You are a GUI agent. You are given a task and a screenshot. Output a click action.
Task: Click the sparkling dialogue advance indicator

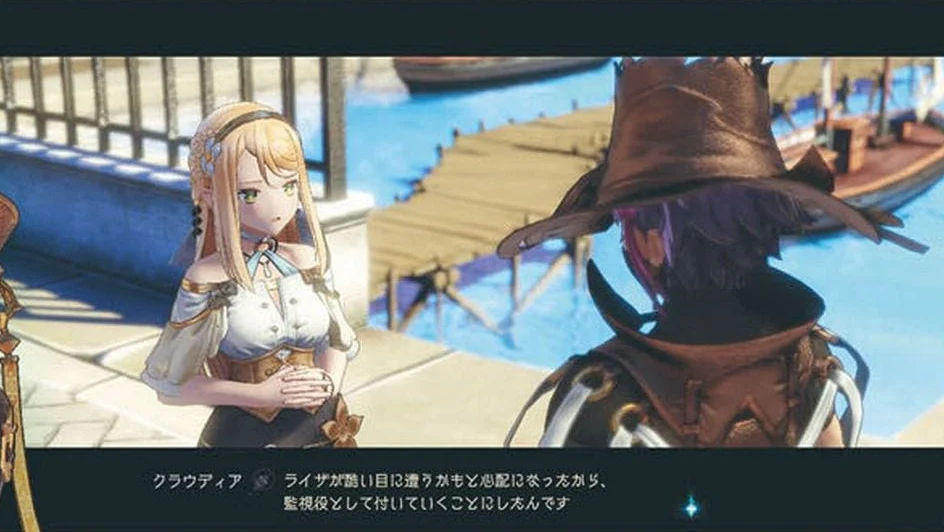(690, 507)
